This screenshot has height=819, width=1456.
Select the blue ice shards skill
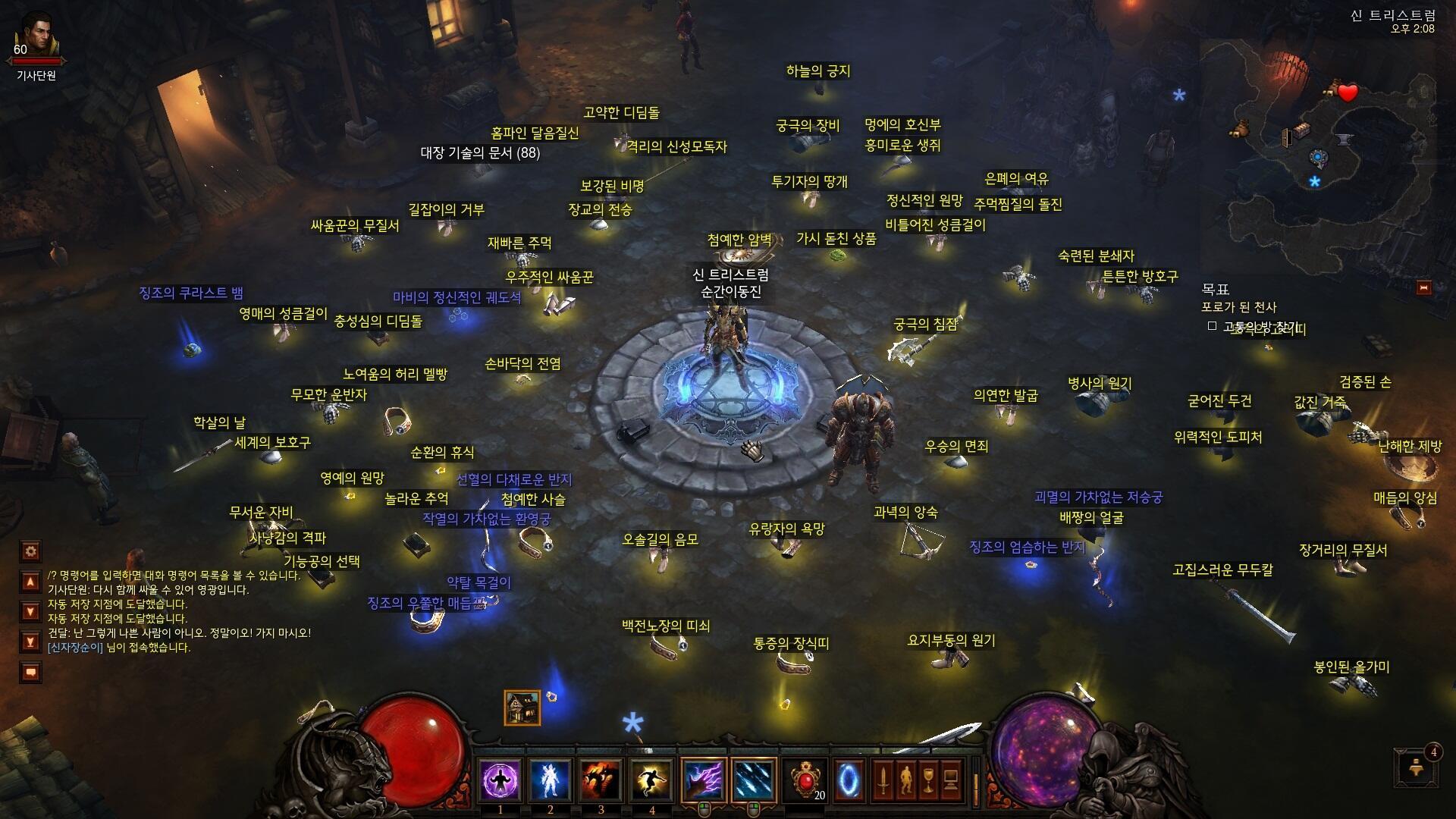click(754, 780)
